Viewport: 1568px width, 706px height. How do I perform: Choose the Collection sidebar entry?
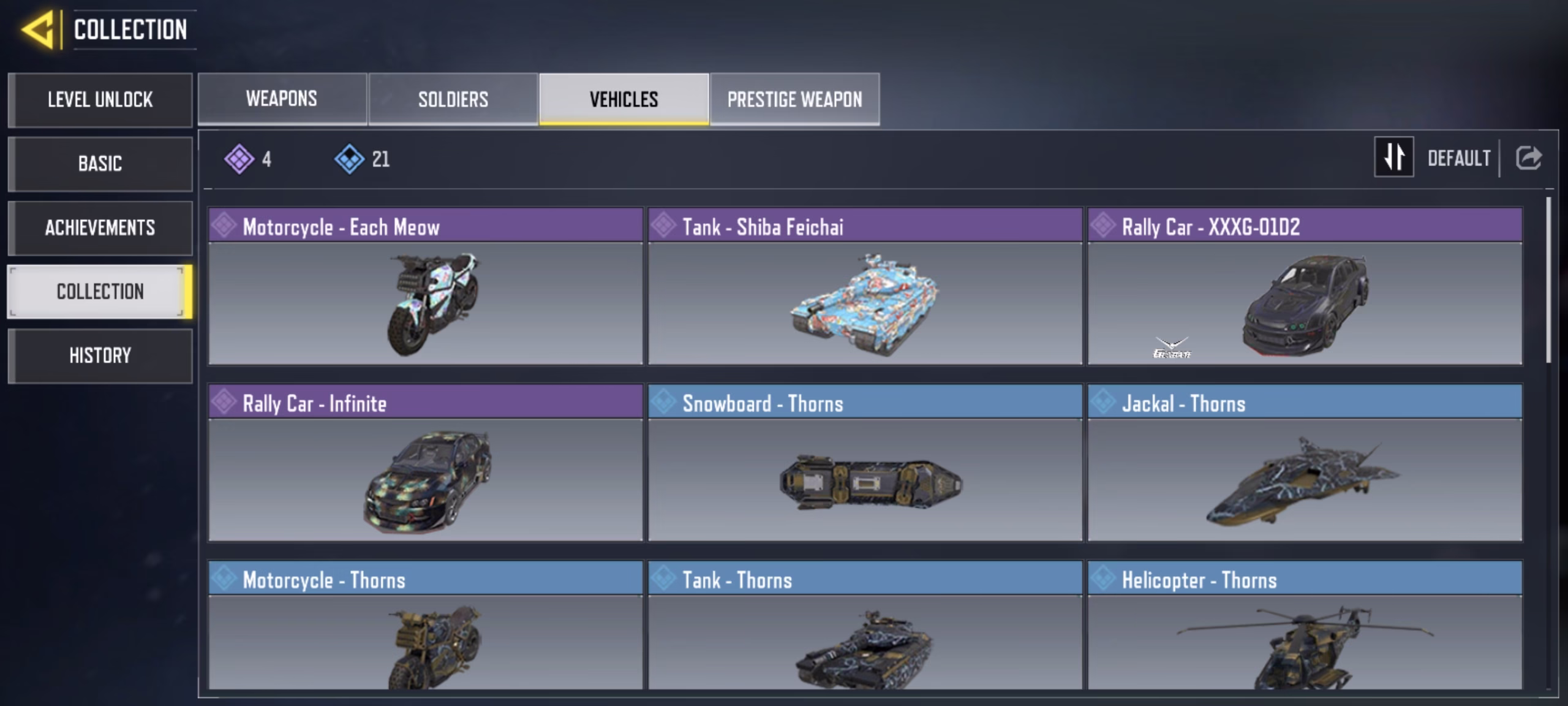pyautogui.click(x=100, y=292)
